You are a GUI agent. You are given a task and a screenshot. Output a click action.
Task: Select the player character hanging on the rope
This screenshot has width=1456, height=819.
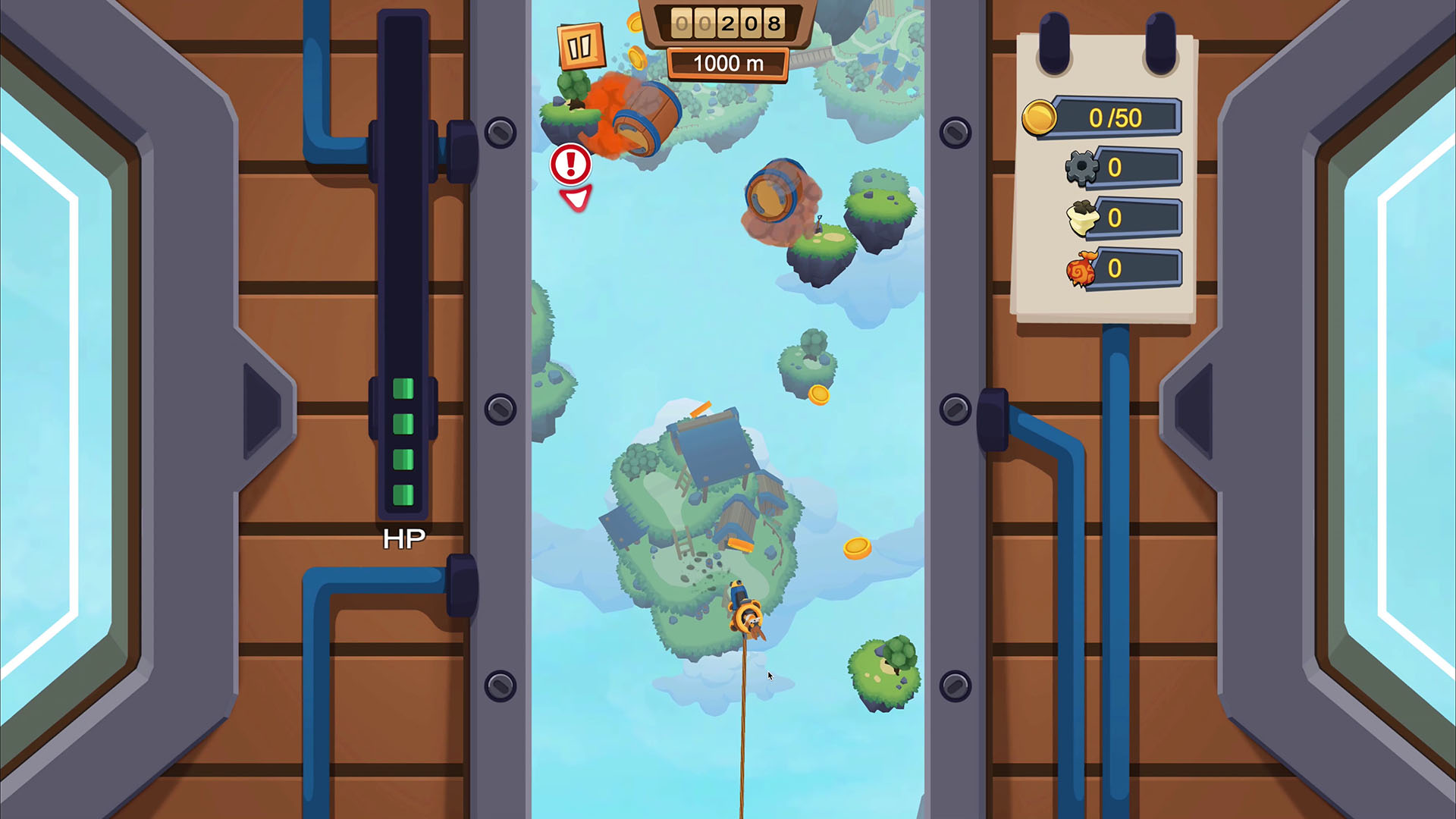coord(745,614)
